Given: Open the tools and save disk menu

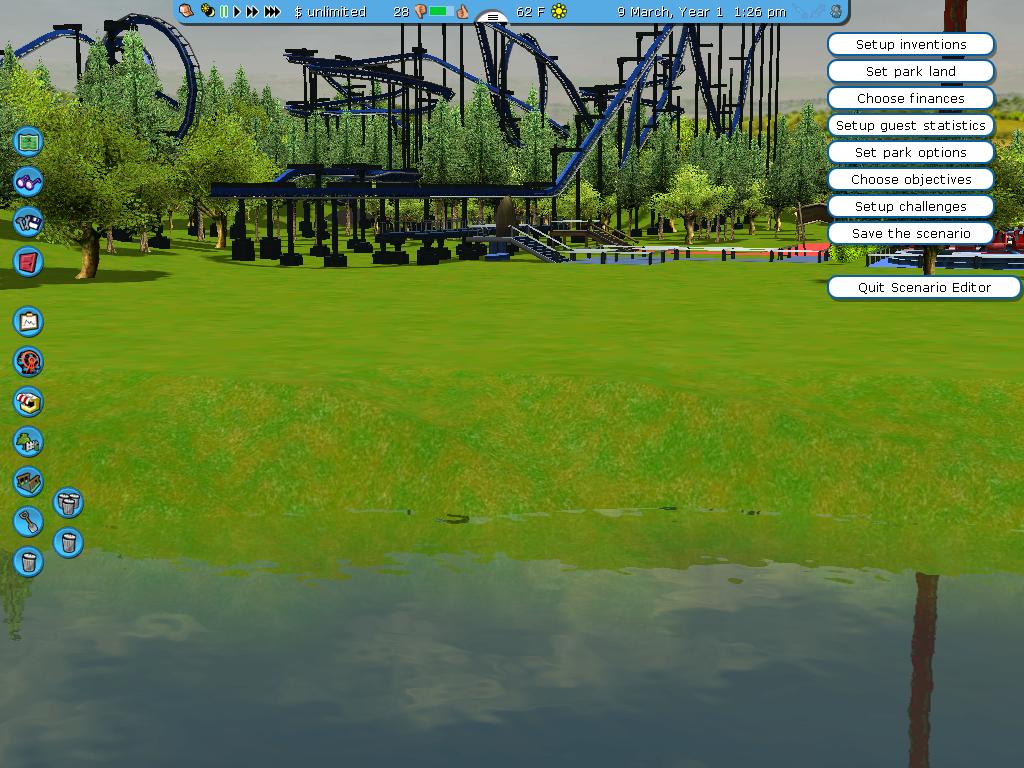Looking at the screenshot, I should coord(28,222).
